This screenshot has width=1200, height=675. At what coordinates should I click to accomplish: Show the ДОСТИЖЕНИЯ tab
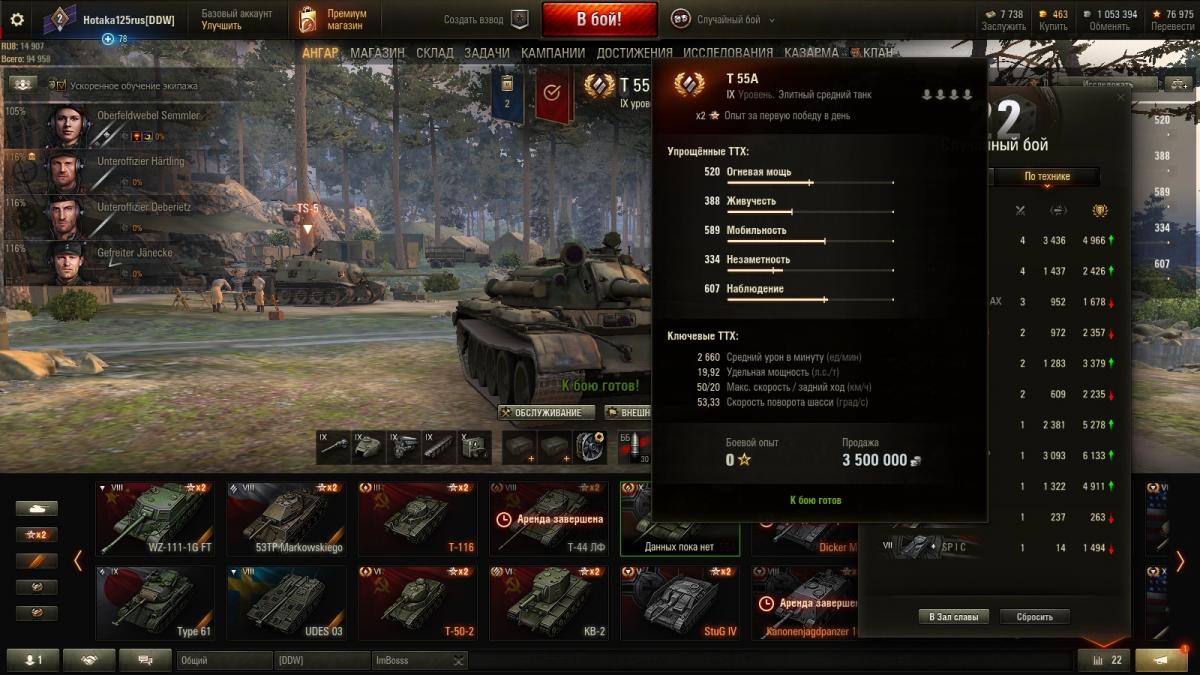(x=635, y=53)
